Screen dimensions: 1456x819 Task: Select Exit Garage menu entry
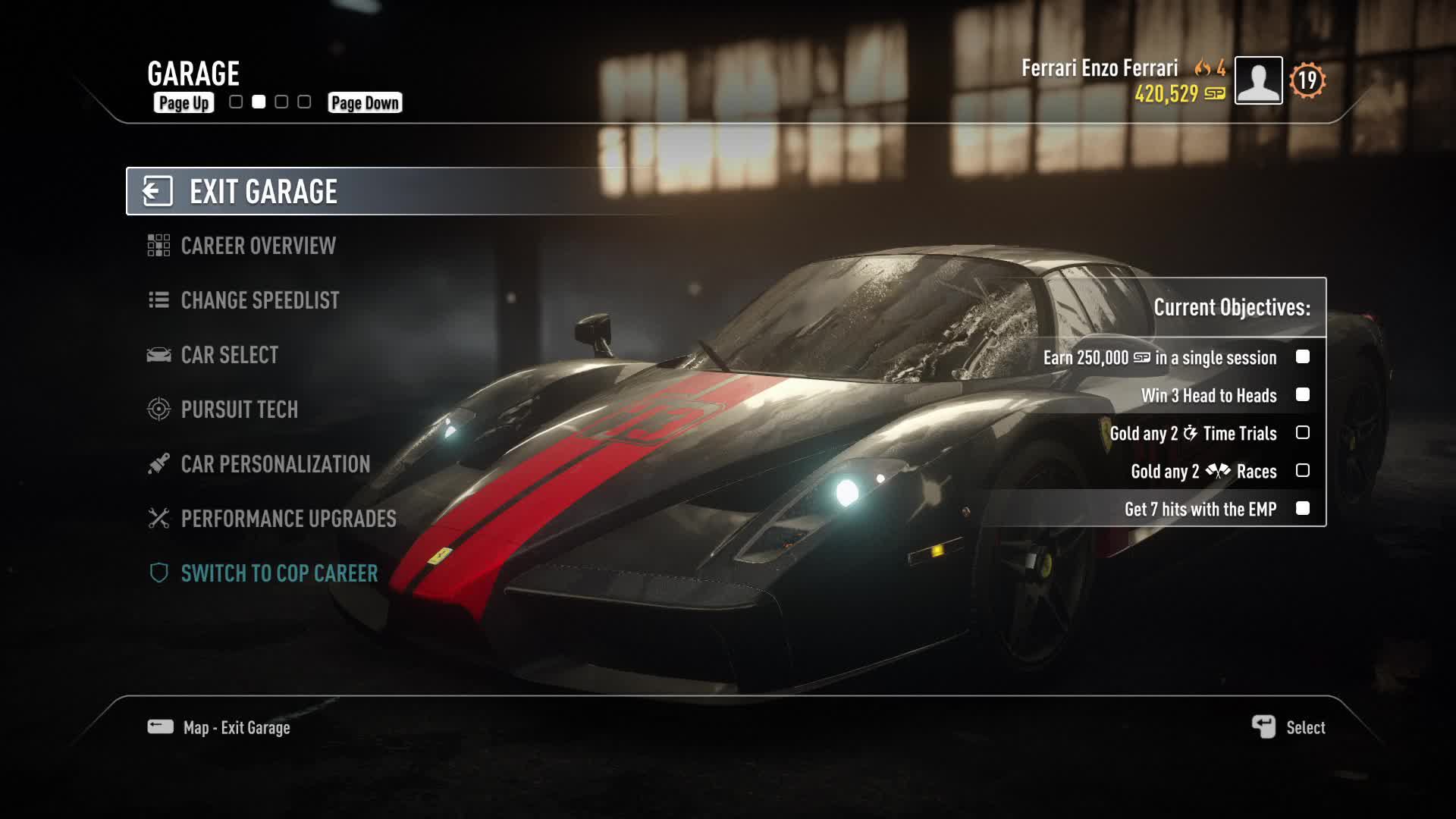(262, 192)
